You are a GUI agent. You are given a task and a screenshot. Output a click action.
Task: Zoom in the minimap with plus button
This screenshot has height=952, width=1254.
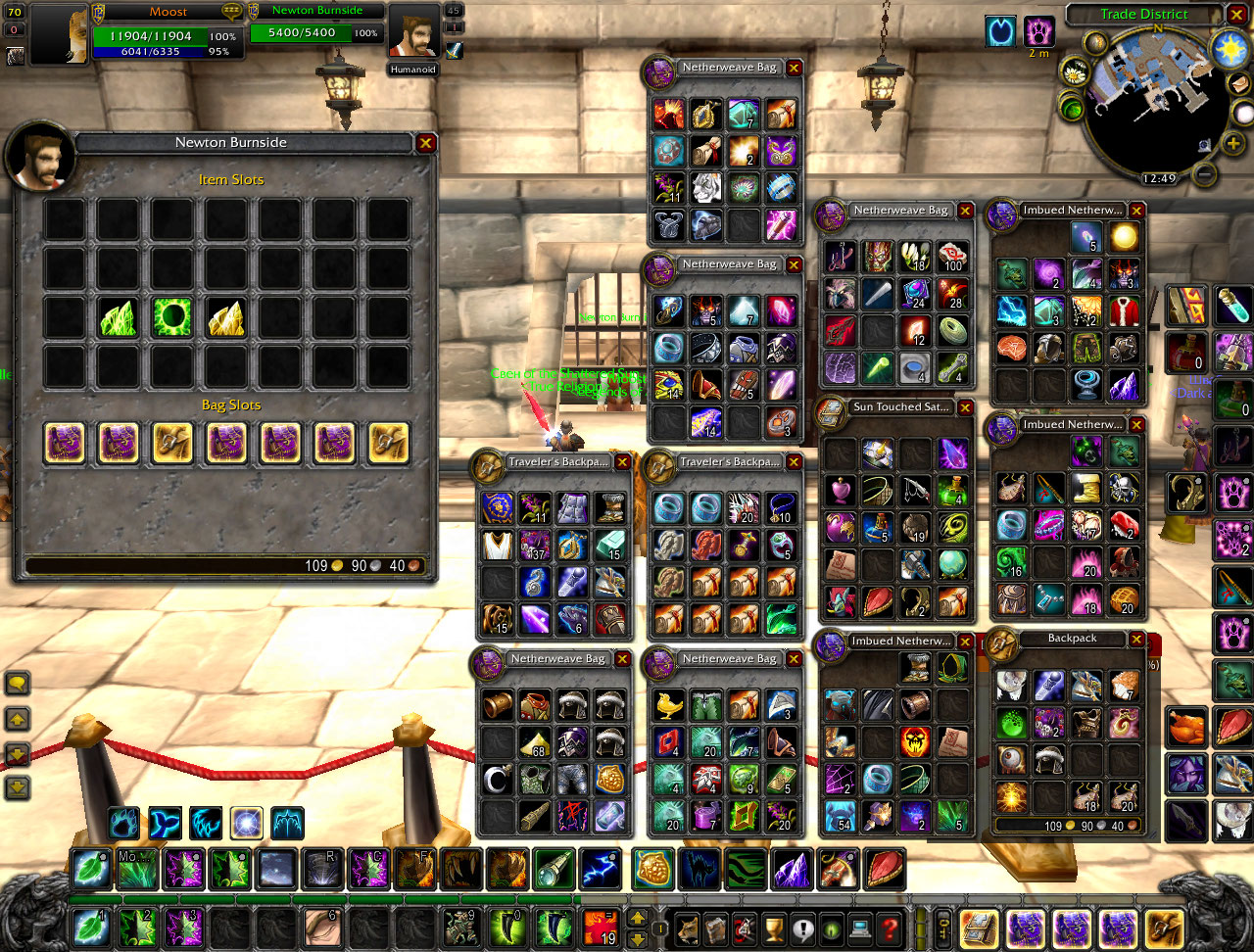tap(1232, 144)
